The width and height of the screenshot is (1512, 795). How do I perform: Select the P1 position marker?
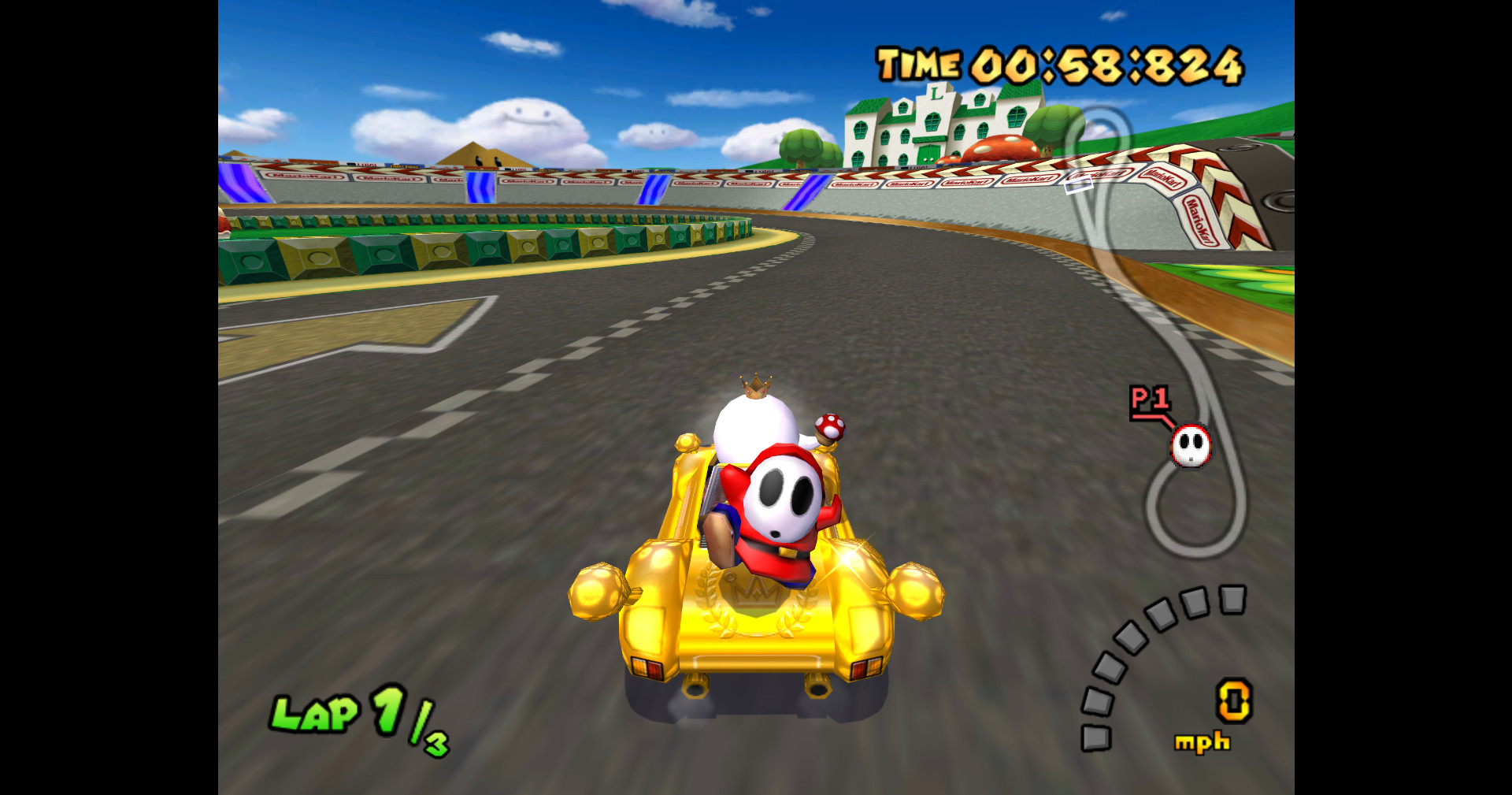click(x=1150, y=401)
